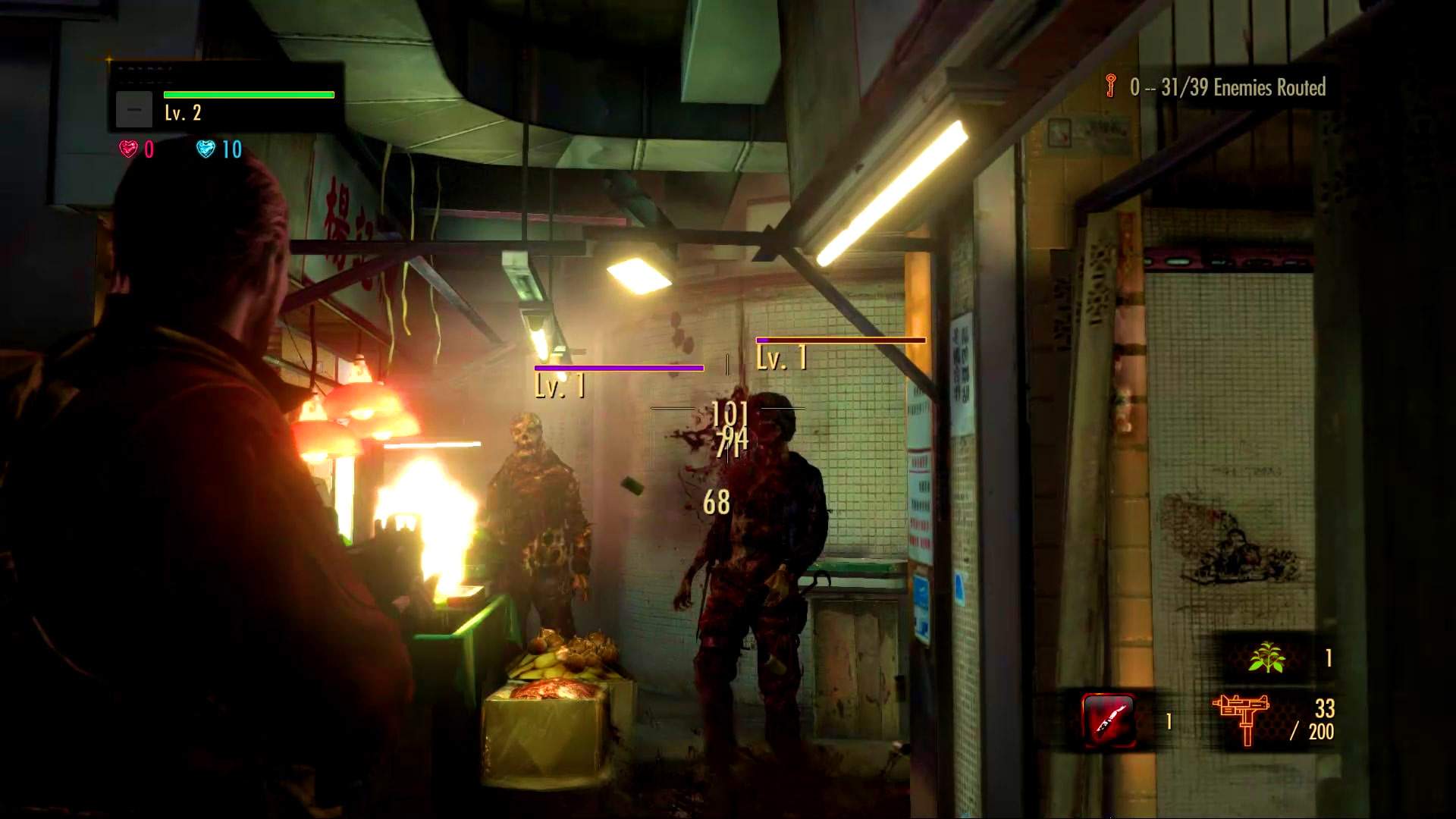Select the Lv. 1 enemy label on right

[781, 357]
